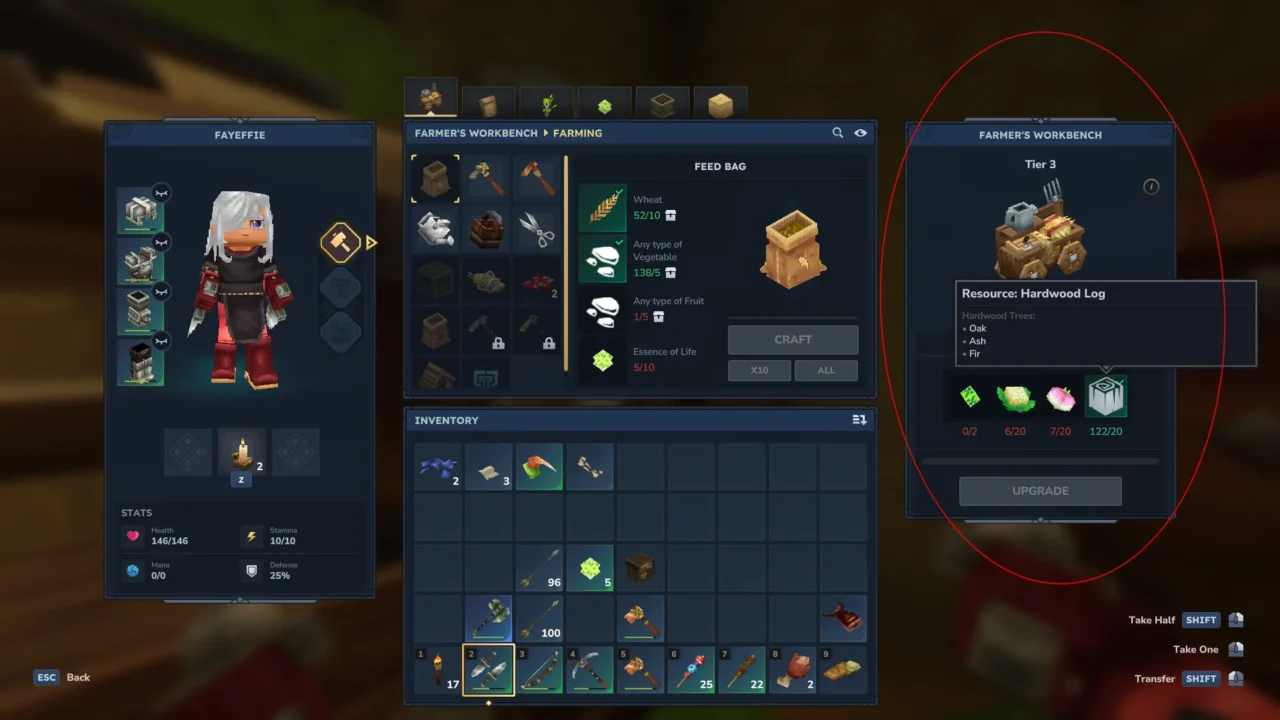1280x720 pixels.
Task: Craft the Feed Bag
Action: click(793, 339)
